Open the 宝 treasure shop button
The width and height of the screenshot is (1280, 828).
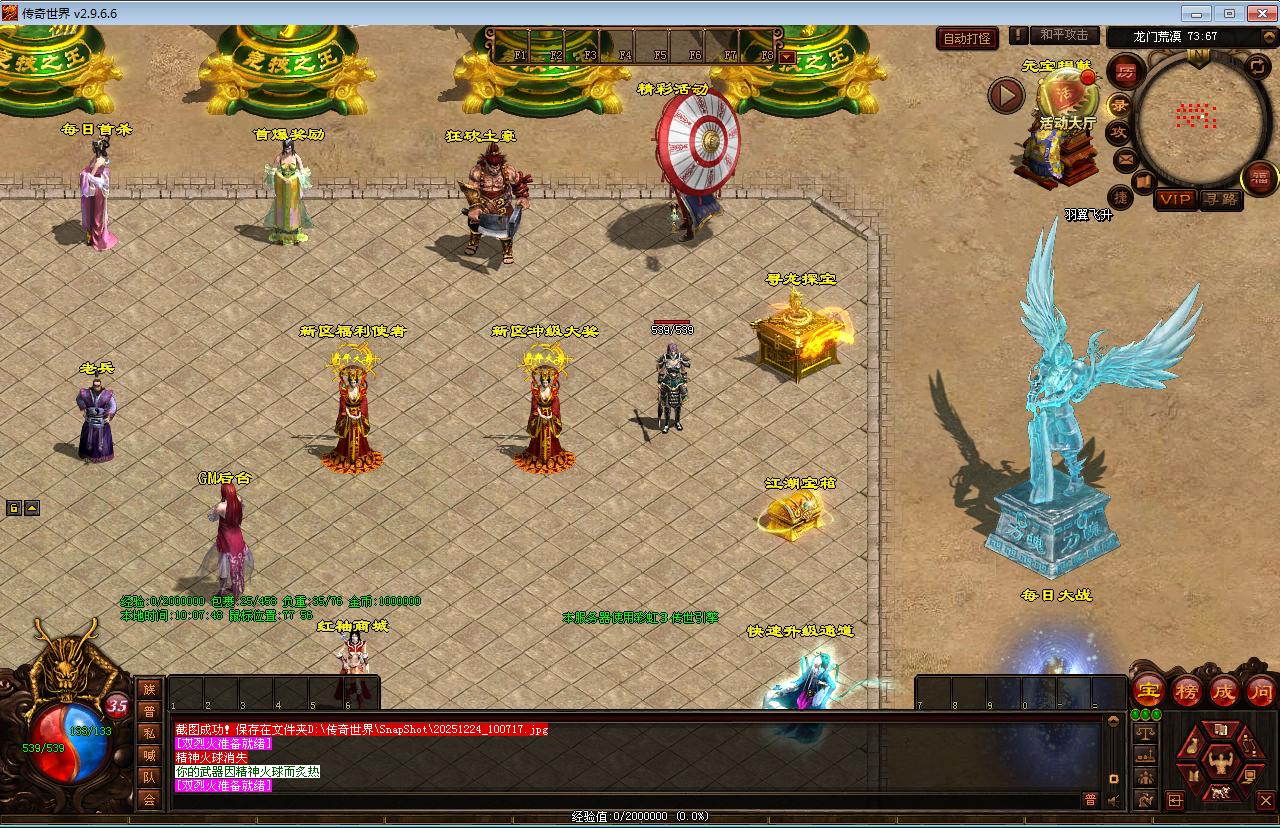pyautogui.click(x=1148, y=690)
